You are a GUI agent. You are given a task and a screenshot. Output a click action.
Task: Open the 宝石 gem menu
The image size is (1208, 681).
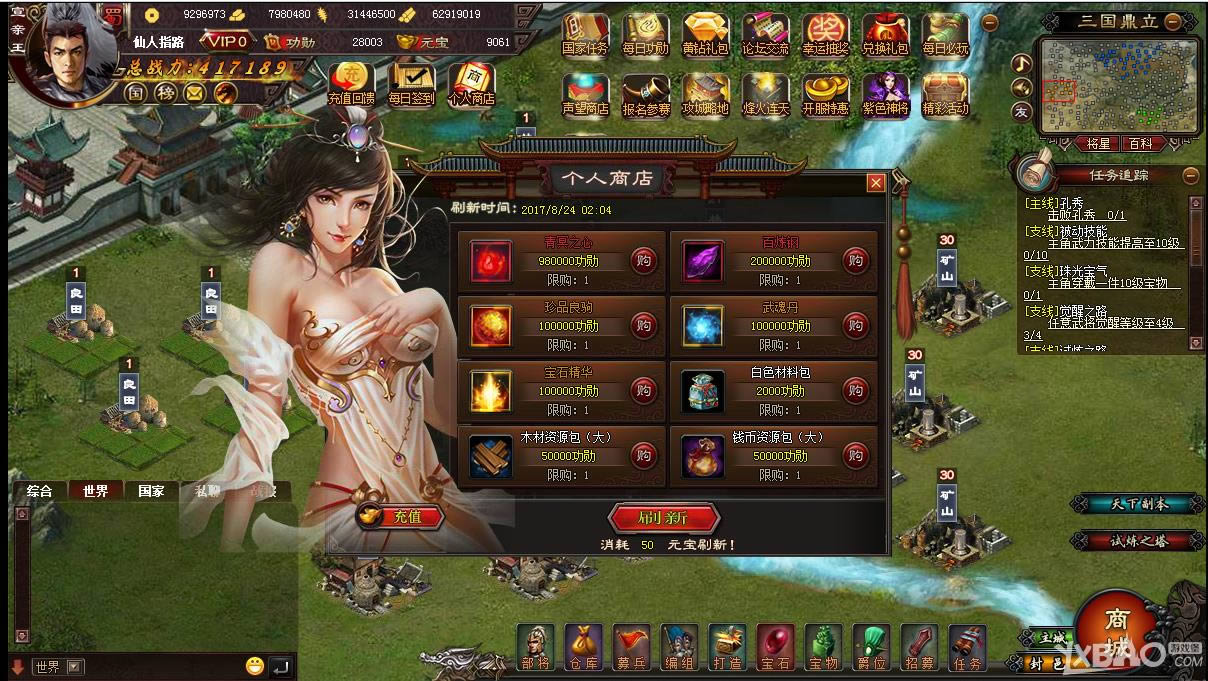(x=776, y=646)
